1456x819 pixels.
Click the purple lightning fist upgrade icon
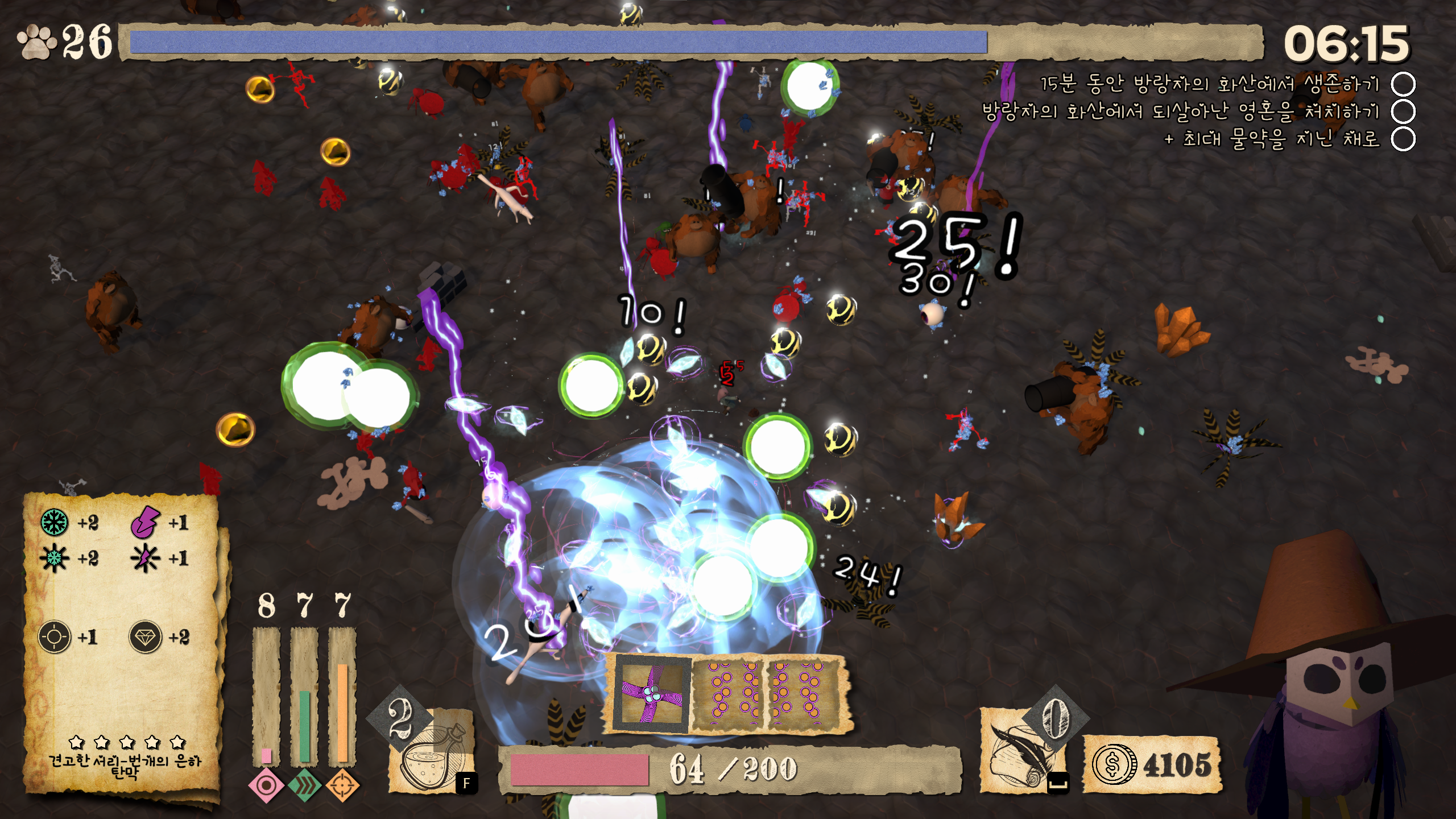[146, 522]
